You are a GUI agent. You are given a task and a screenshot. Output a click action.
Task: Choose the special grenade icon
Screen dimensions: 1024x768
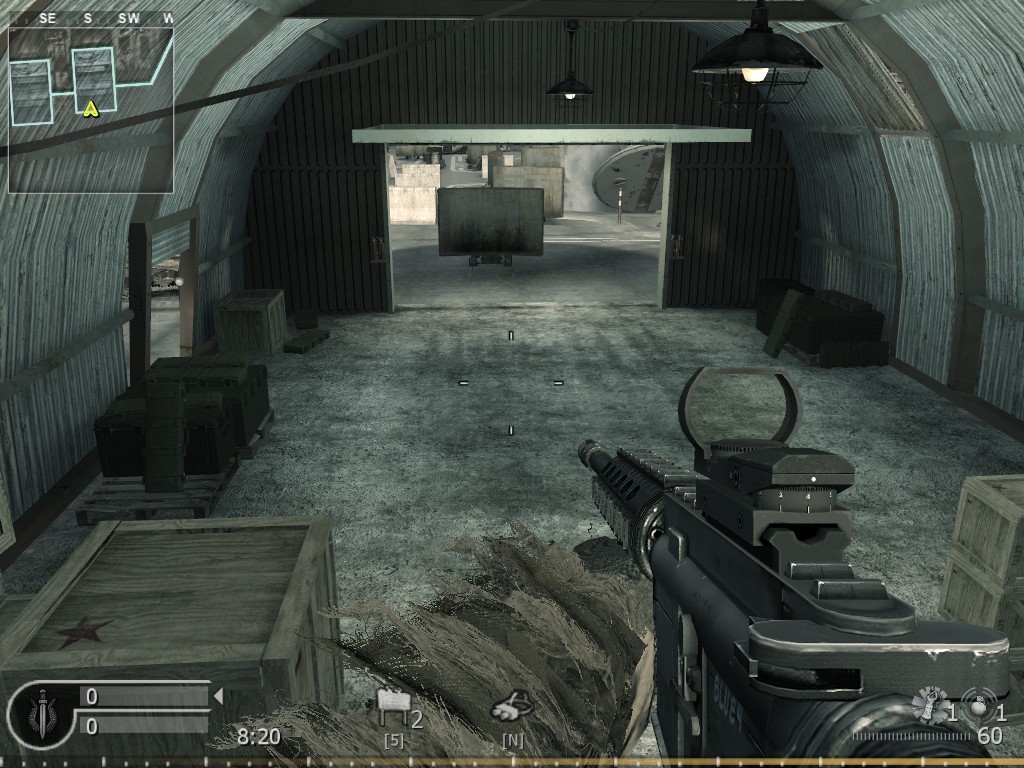click(x=931, y=706)
